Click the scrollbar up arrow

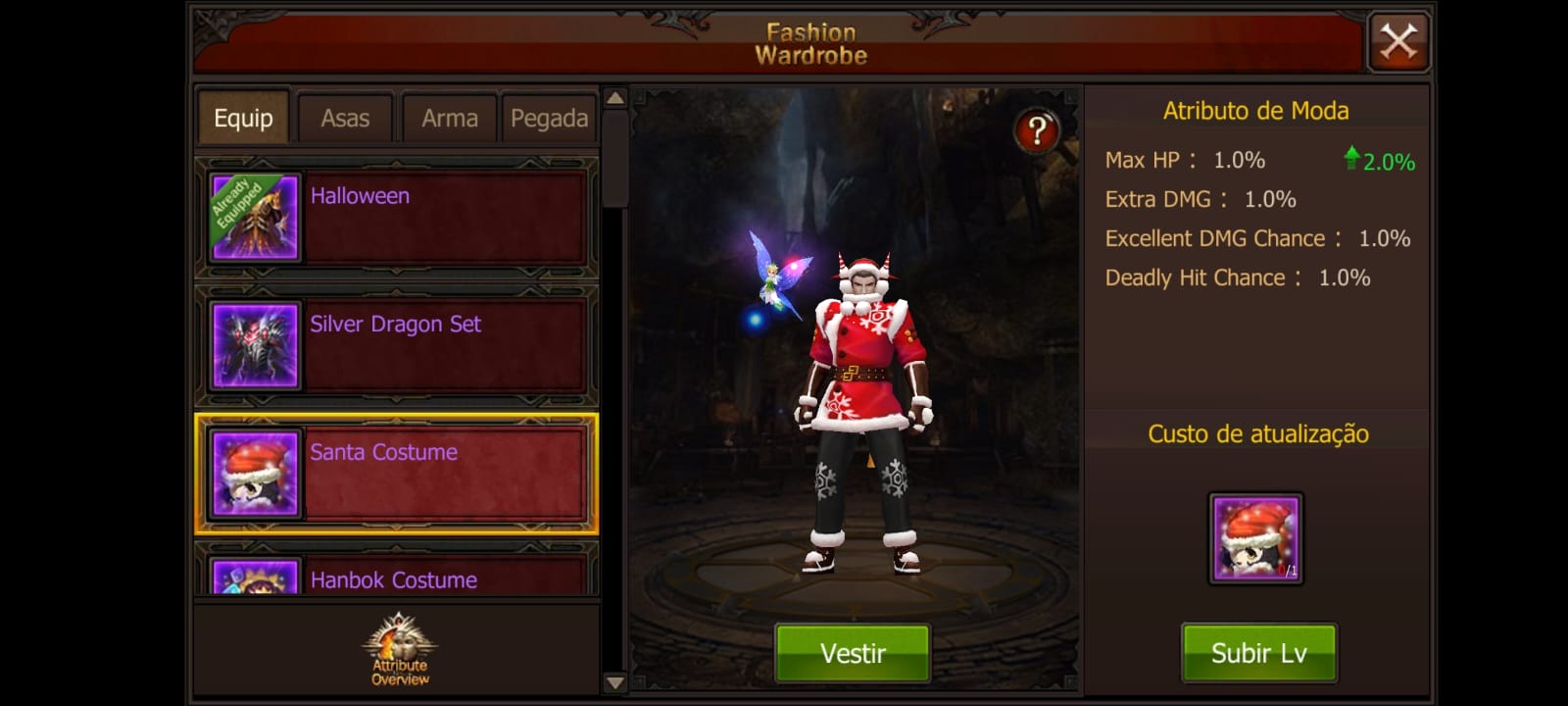click(613, 99)
